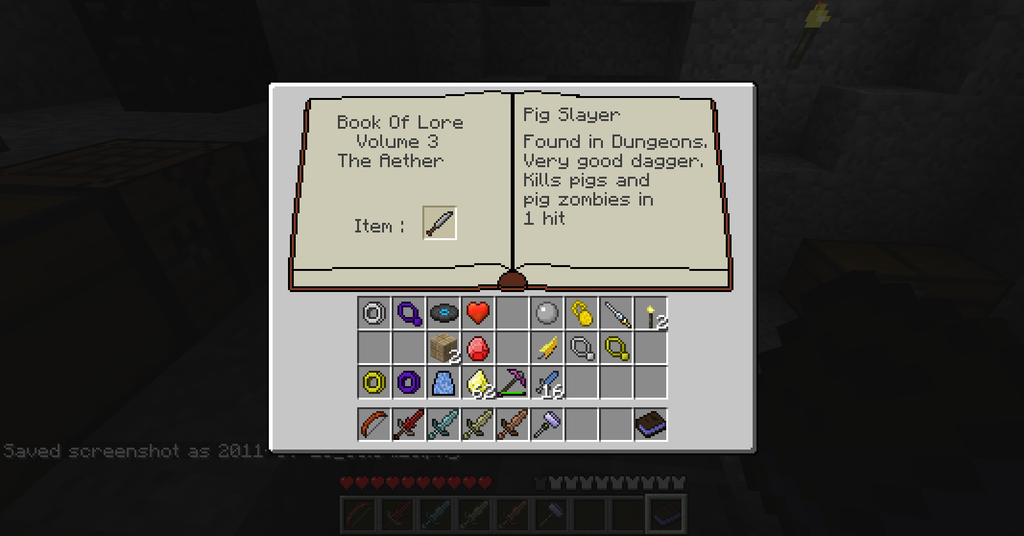The image size is (1024, 536).
Task: Pick up the purple pendant in the top row
Action: coord(409,314)
